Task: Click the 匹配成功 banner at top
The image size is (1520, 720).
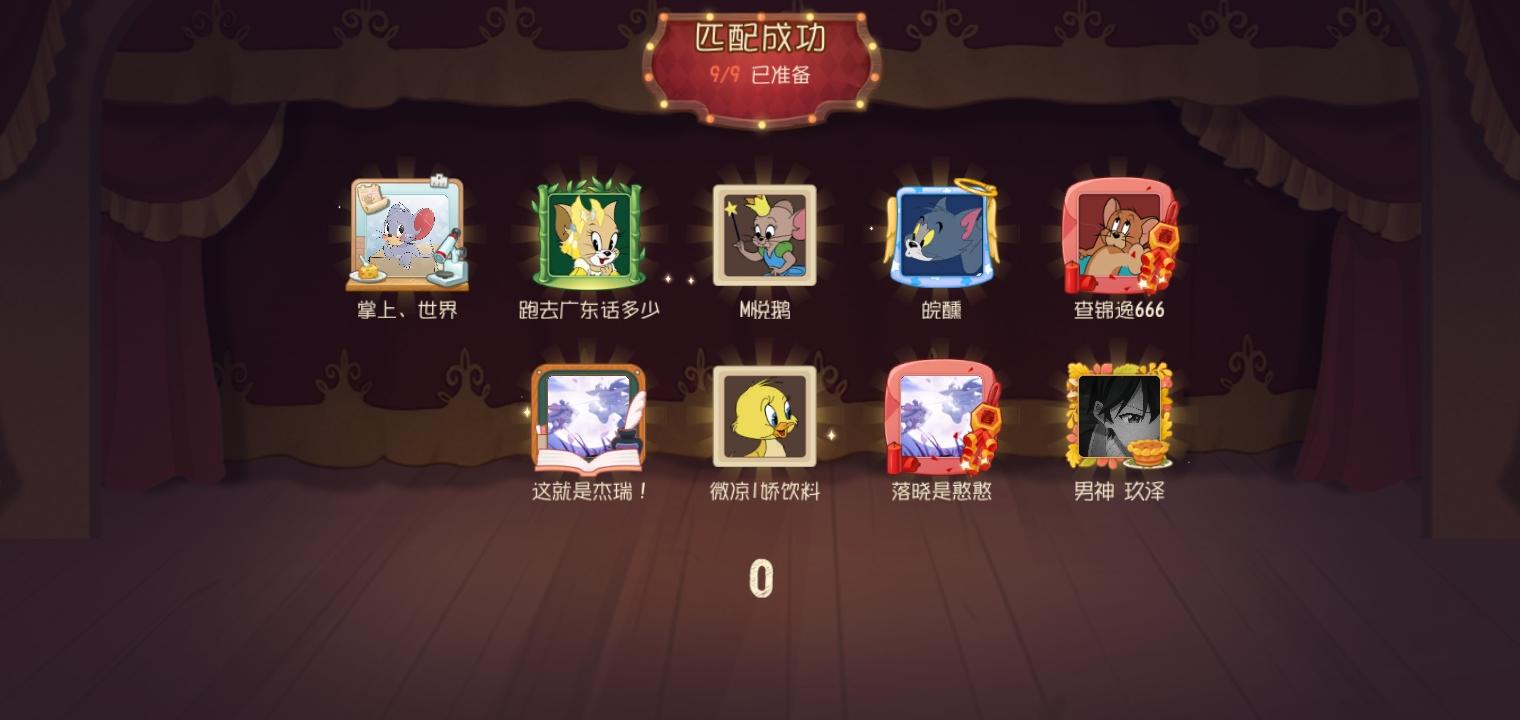Action: pos(760,38)
